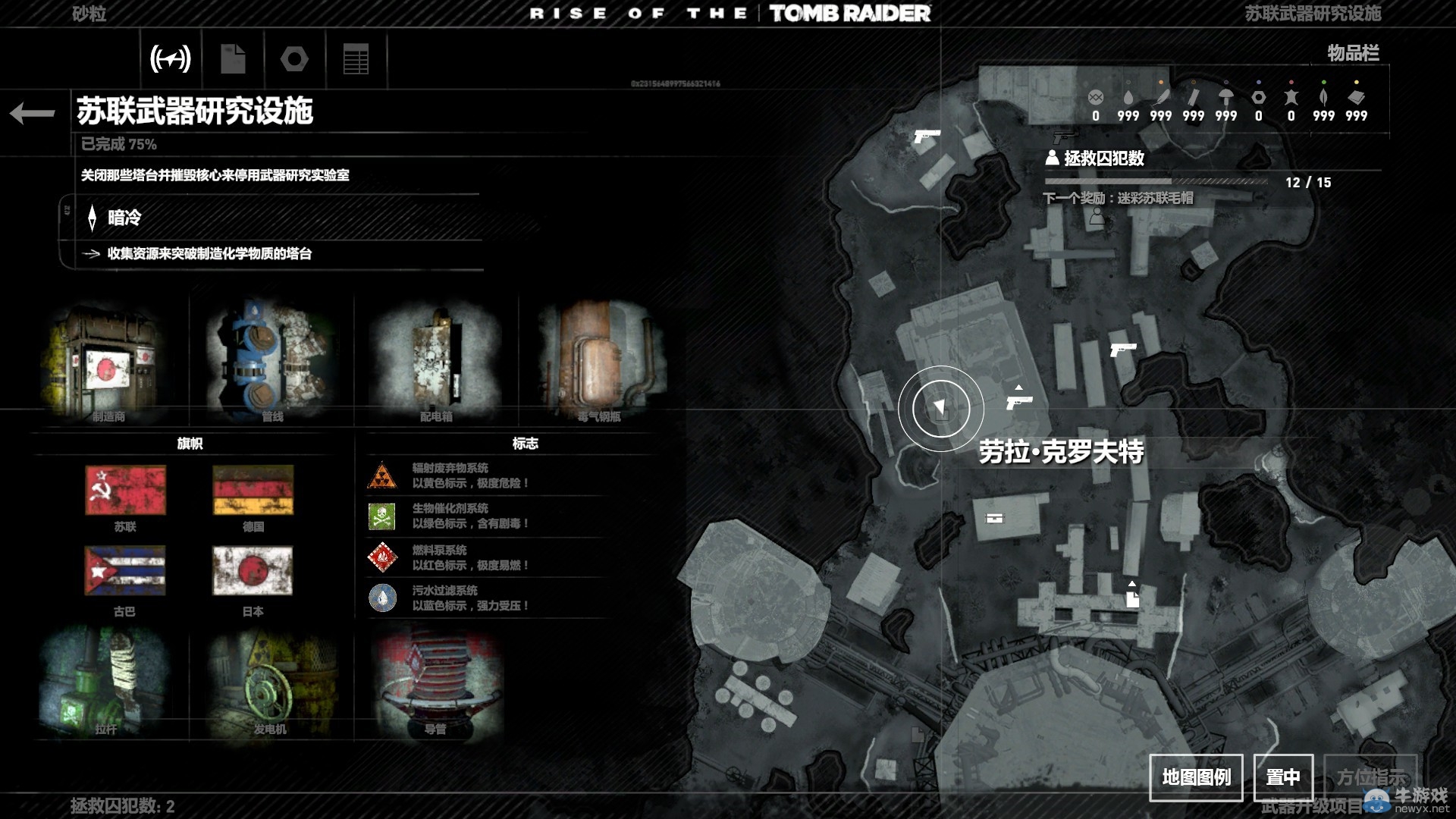Click the back arrow button
Screen dimensions: 1456x819
[33, 114]
